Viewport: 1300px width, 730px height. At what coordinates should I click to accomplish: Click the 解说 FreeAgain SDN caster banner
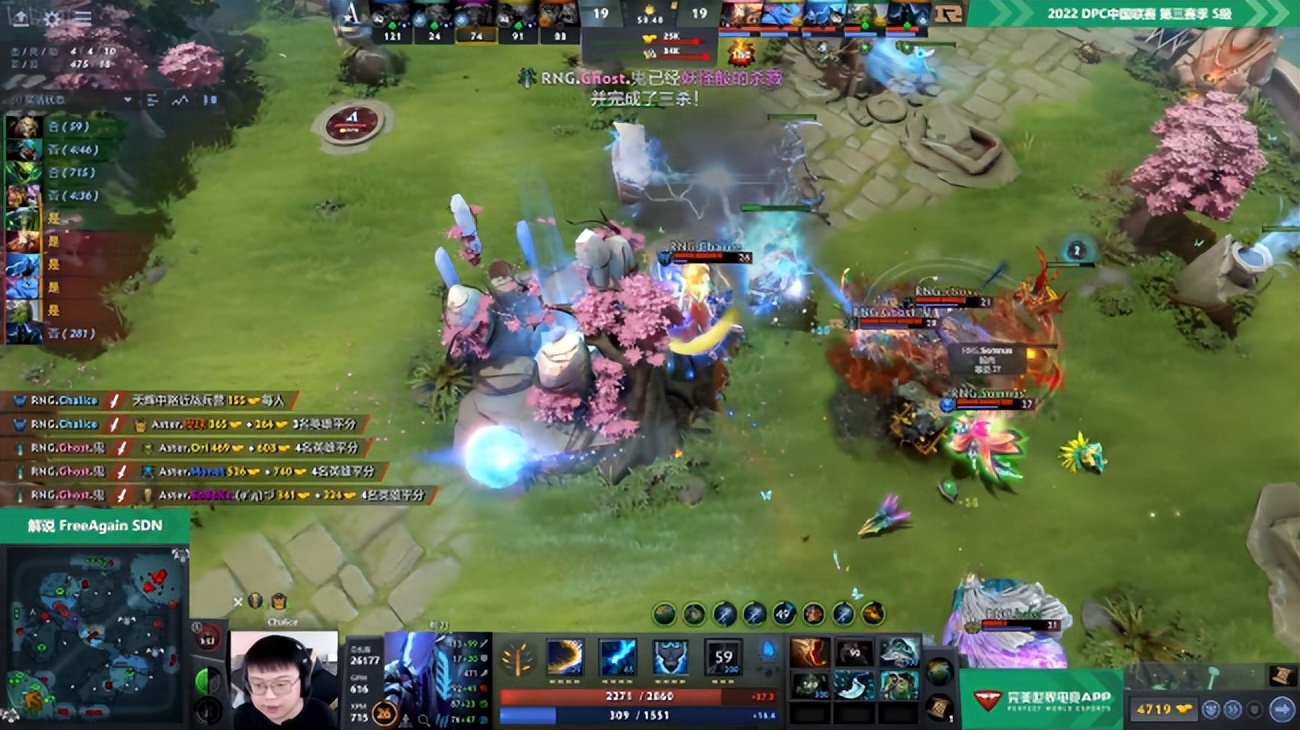[x=95, y=523]
